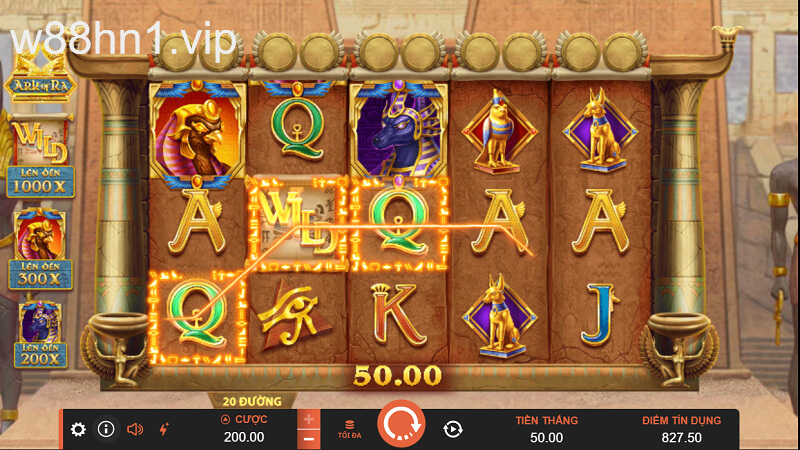The image size is (800, 450).
Task: Toggle the sound speaker icon
Action: [135, 429]
